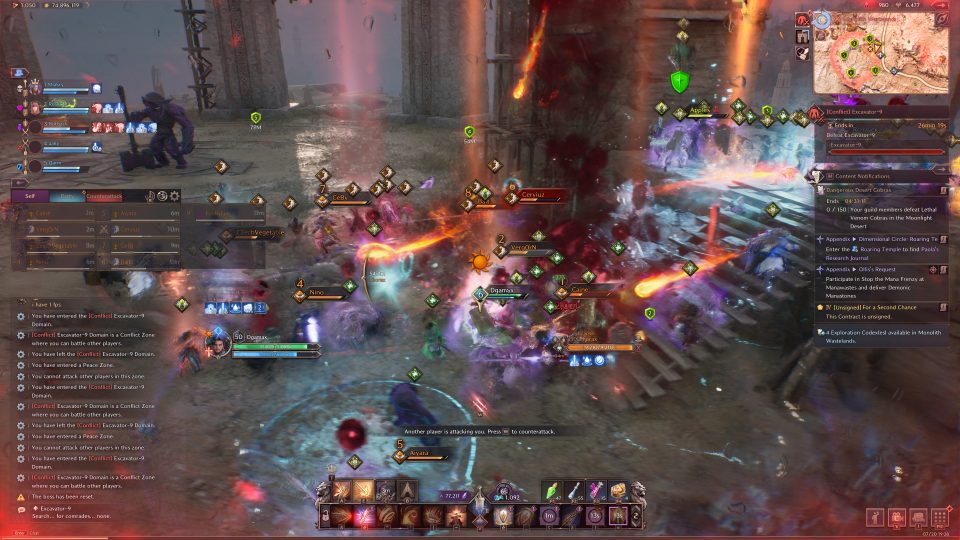
Task: Switch to the Counterattack tab
Action: tap(102, 196)
